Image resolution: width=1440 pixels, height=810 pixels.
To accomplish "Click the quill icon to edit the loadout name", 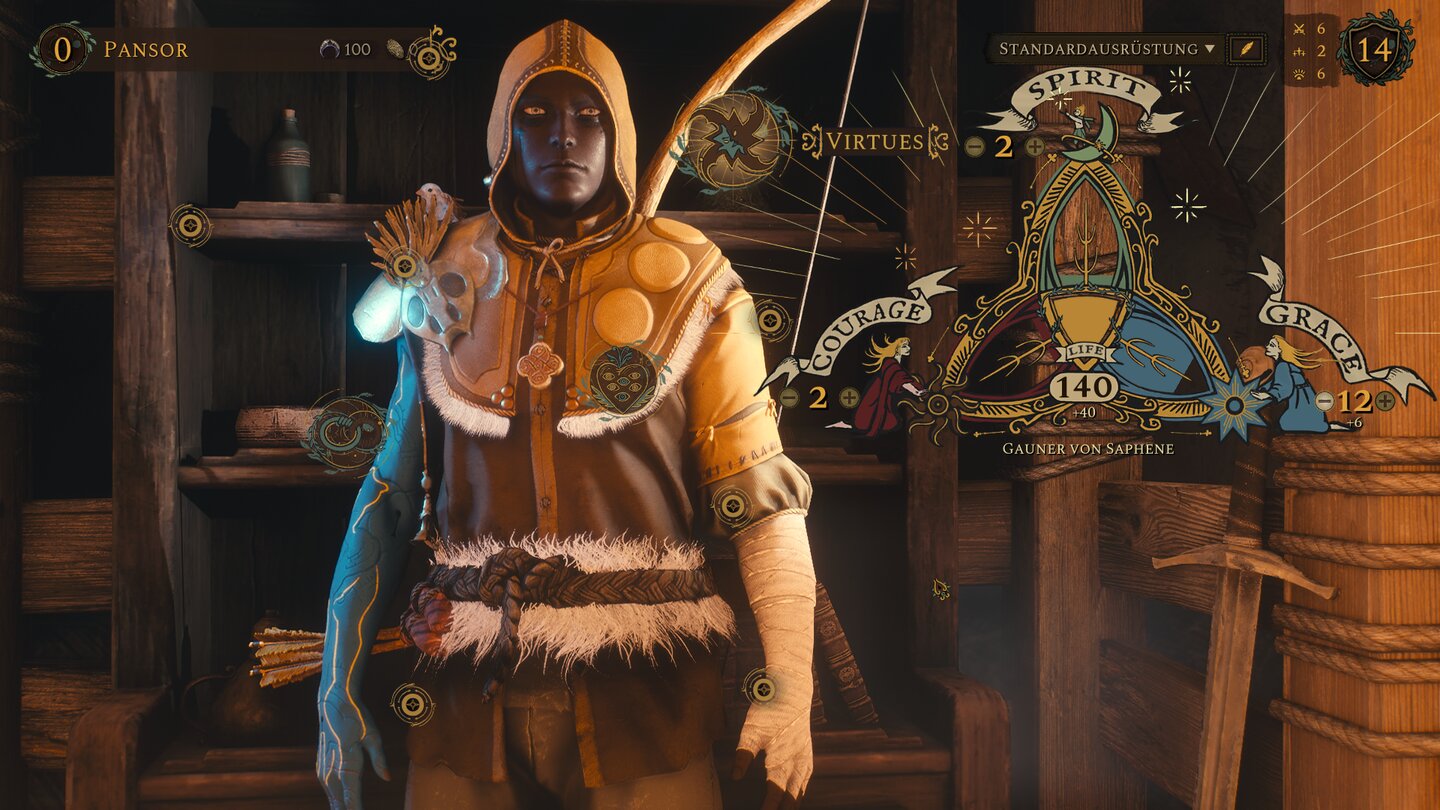I will (1245, 47).
